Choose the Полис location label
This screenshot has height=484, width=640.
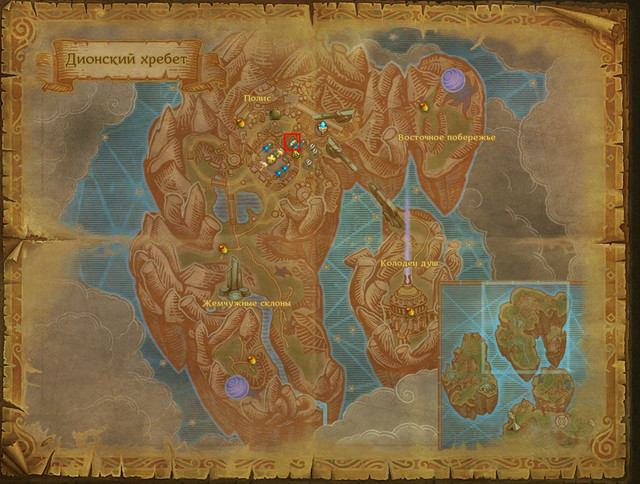260,99
